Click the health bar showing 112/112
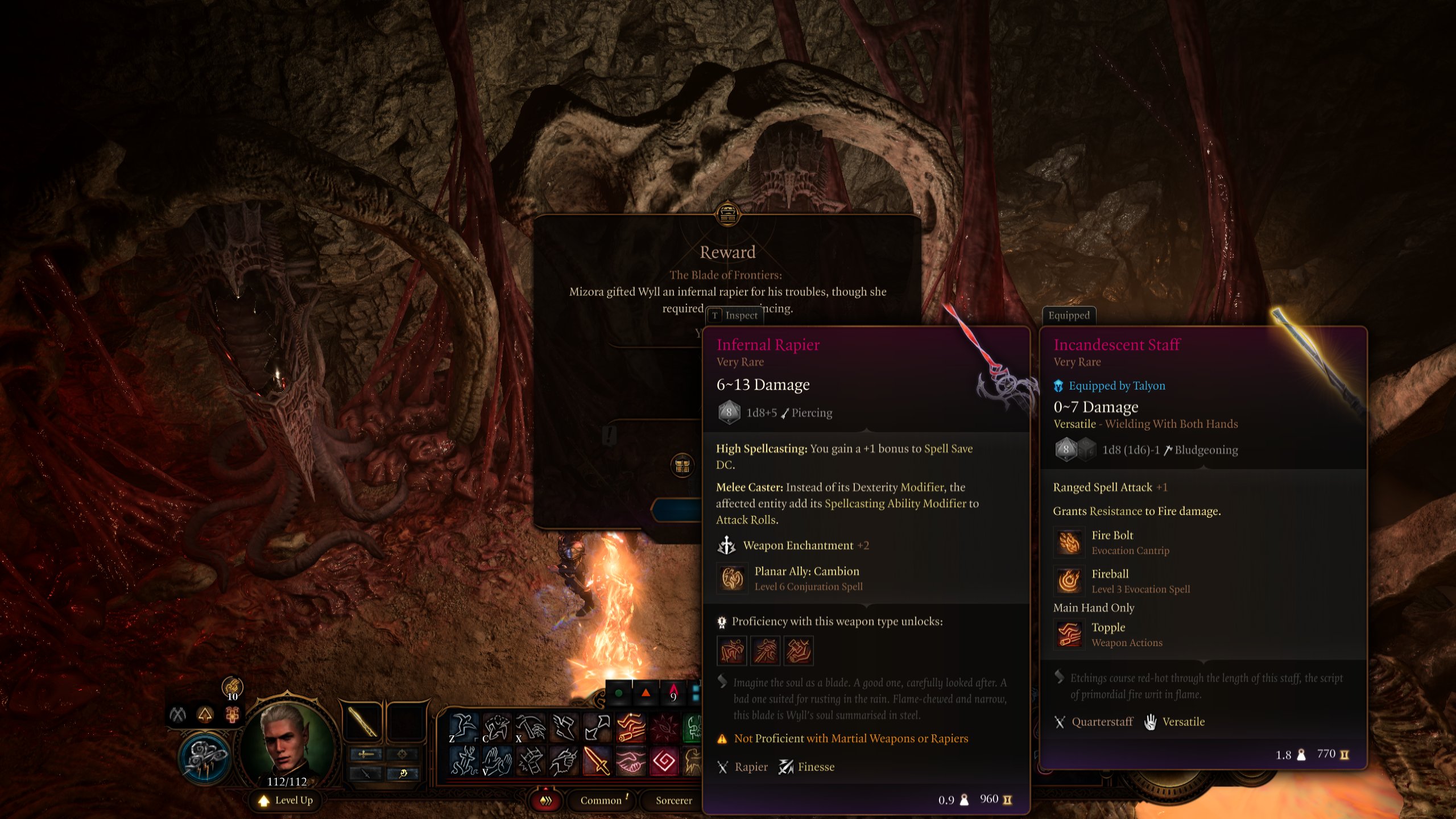1456x819 pixels. coord(287,780)
